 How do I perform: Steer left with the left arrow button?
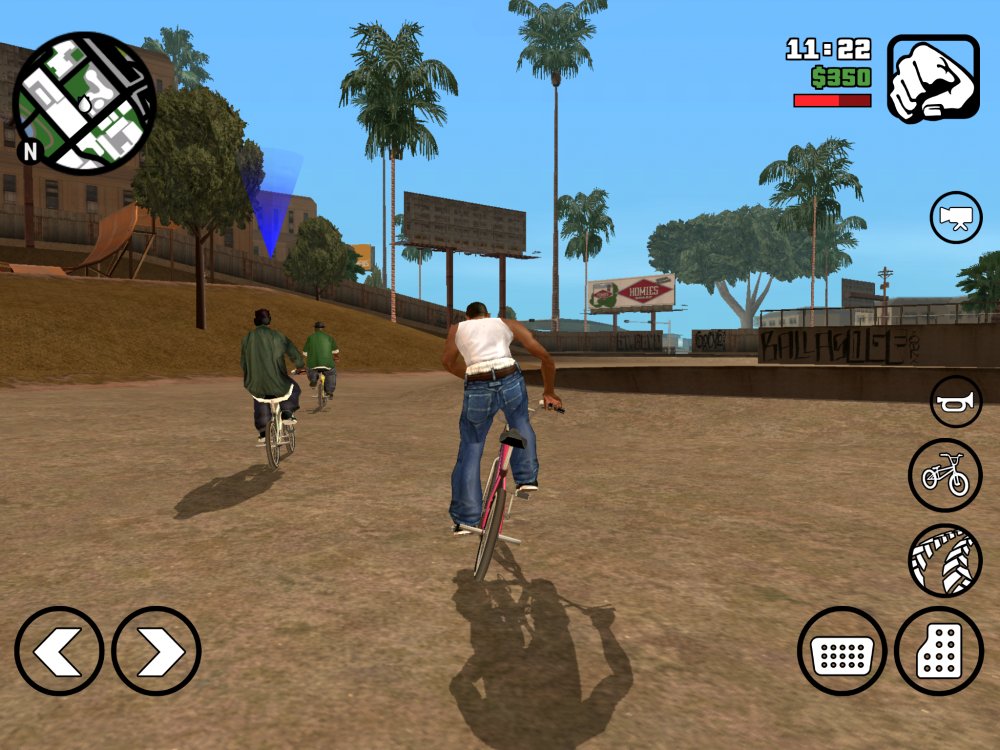(59, 651)
